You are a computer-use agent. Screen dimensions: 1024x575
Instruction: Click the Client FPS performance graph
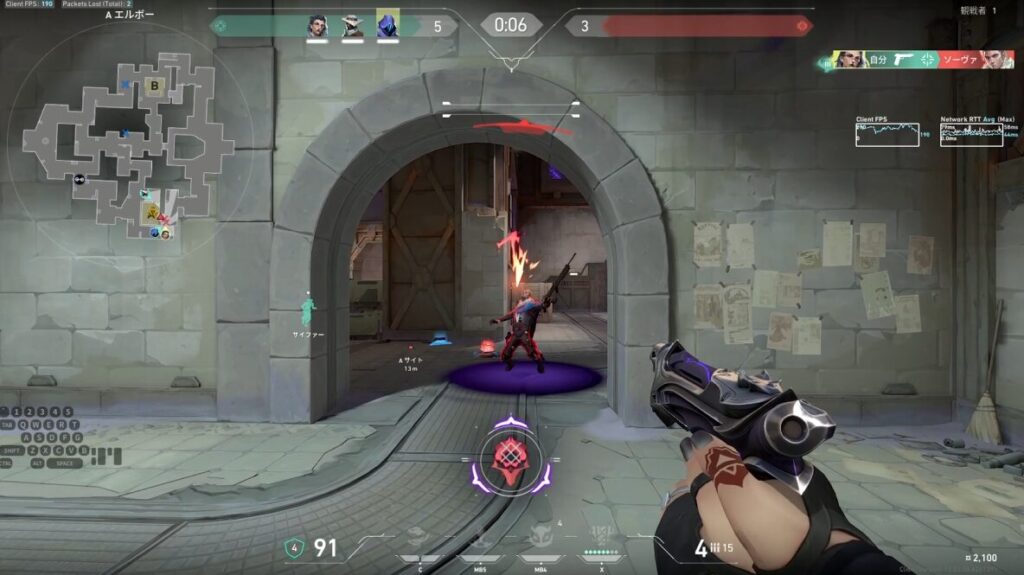coord(887,134)
